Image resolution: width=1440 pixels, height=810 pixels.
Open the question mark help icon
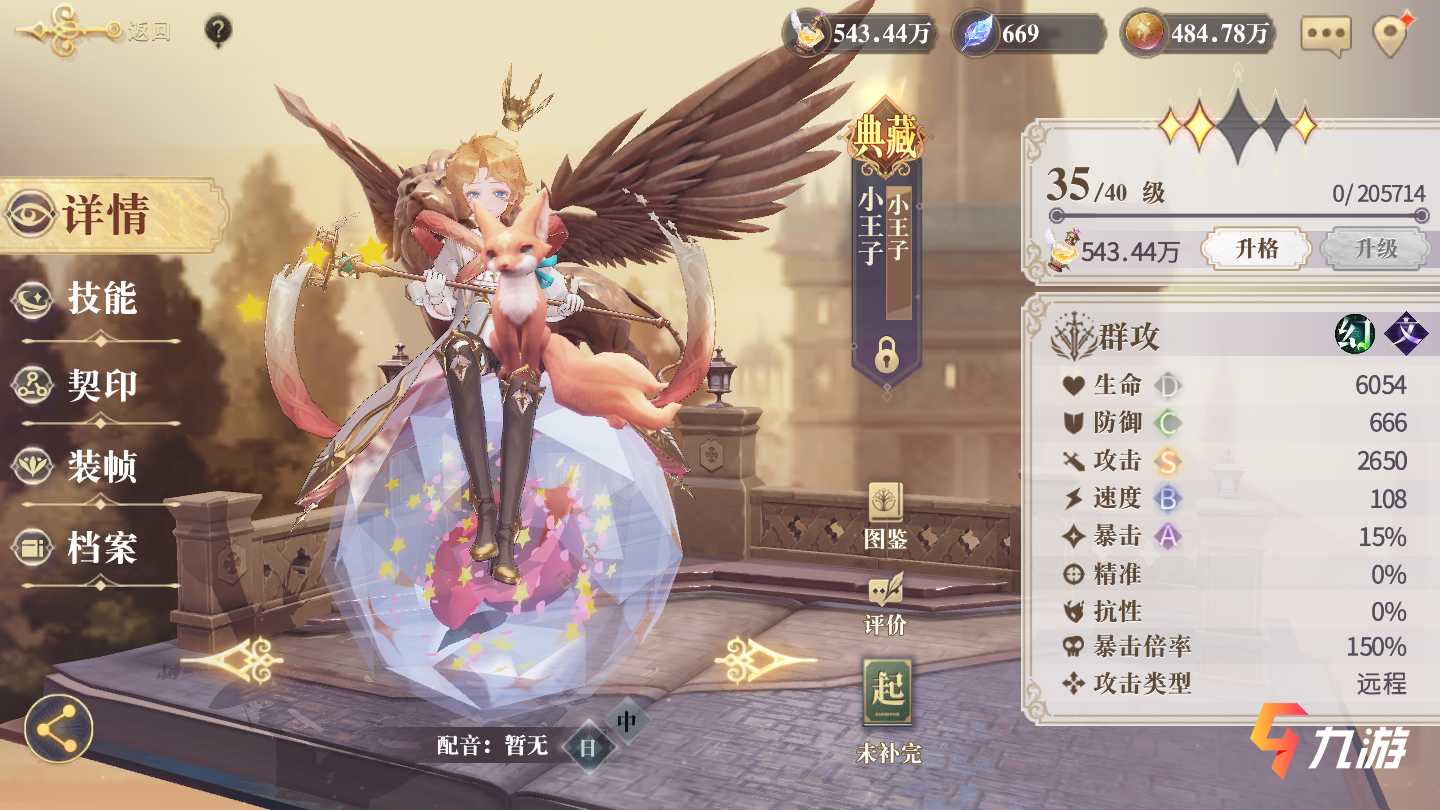[x=218, y=31]
